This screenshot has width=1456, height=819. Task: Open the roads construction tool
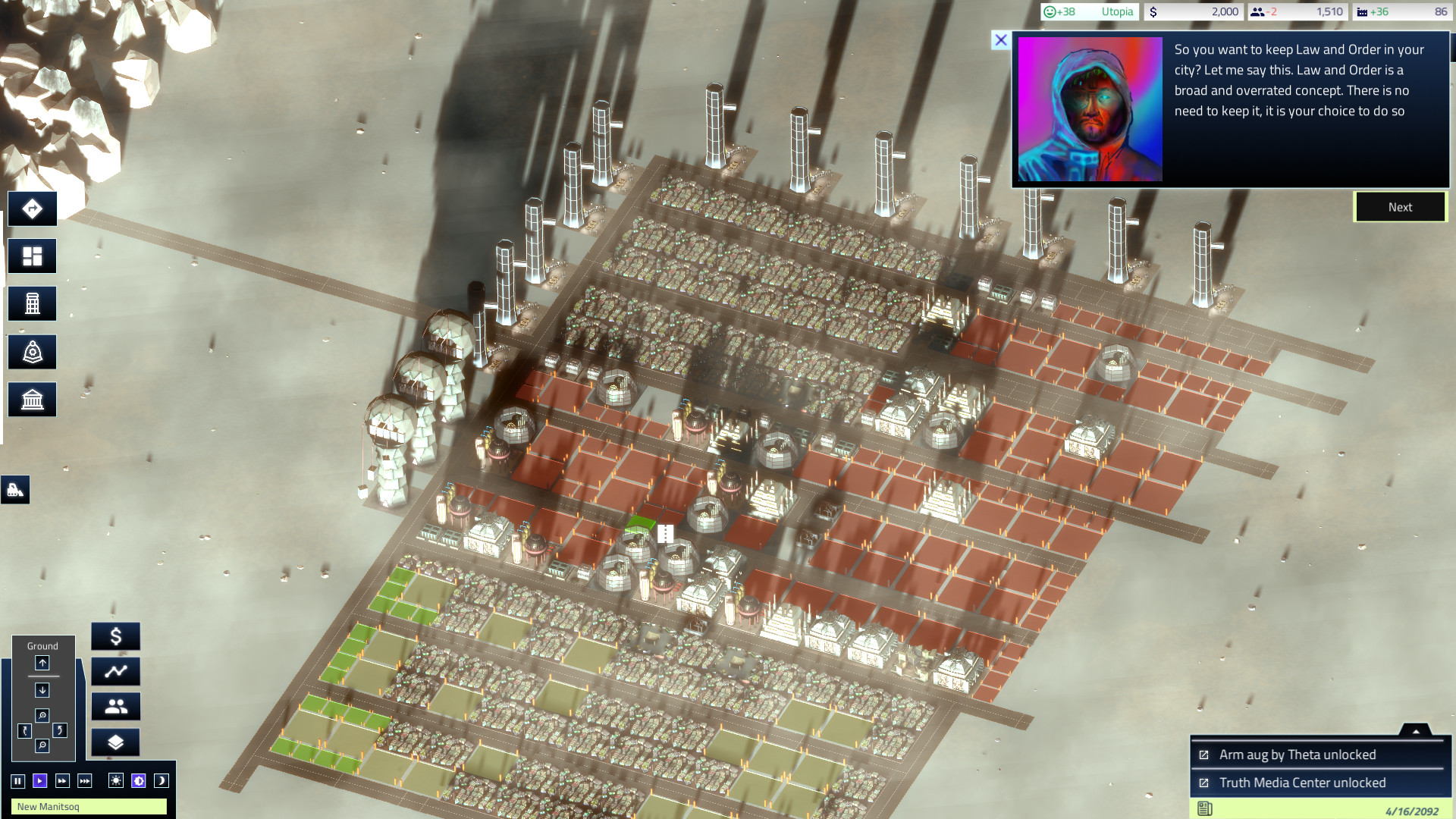click(32, 208)
